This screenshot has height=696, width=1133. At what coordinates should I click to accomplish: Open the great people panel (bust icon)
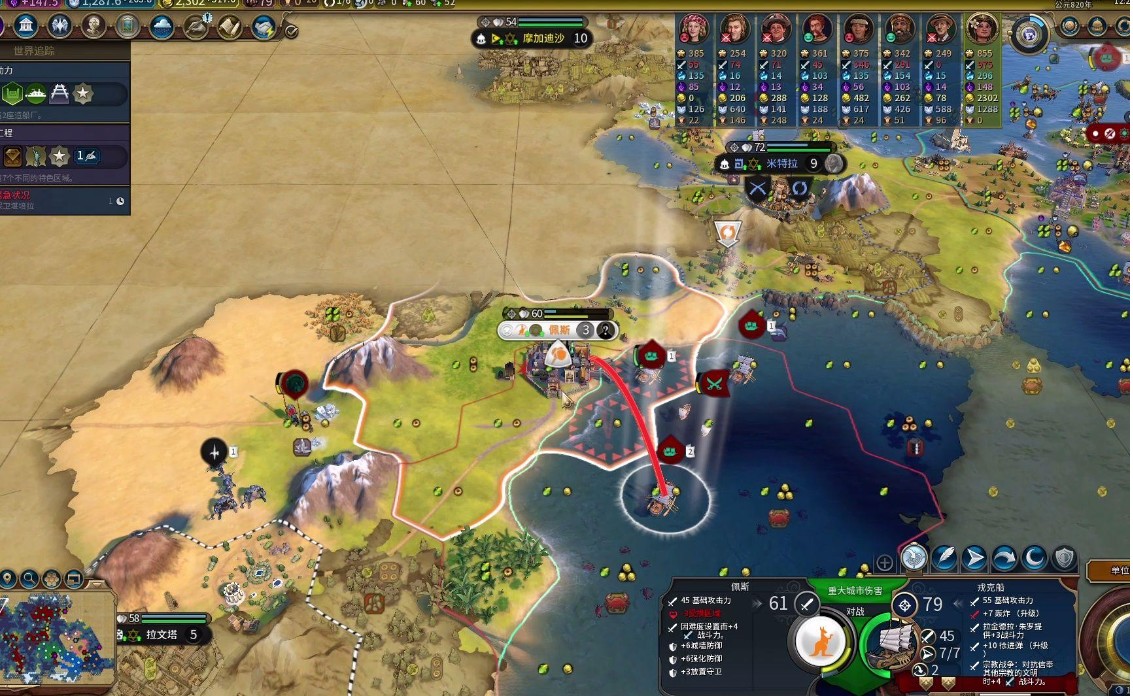click(94, 26)
